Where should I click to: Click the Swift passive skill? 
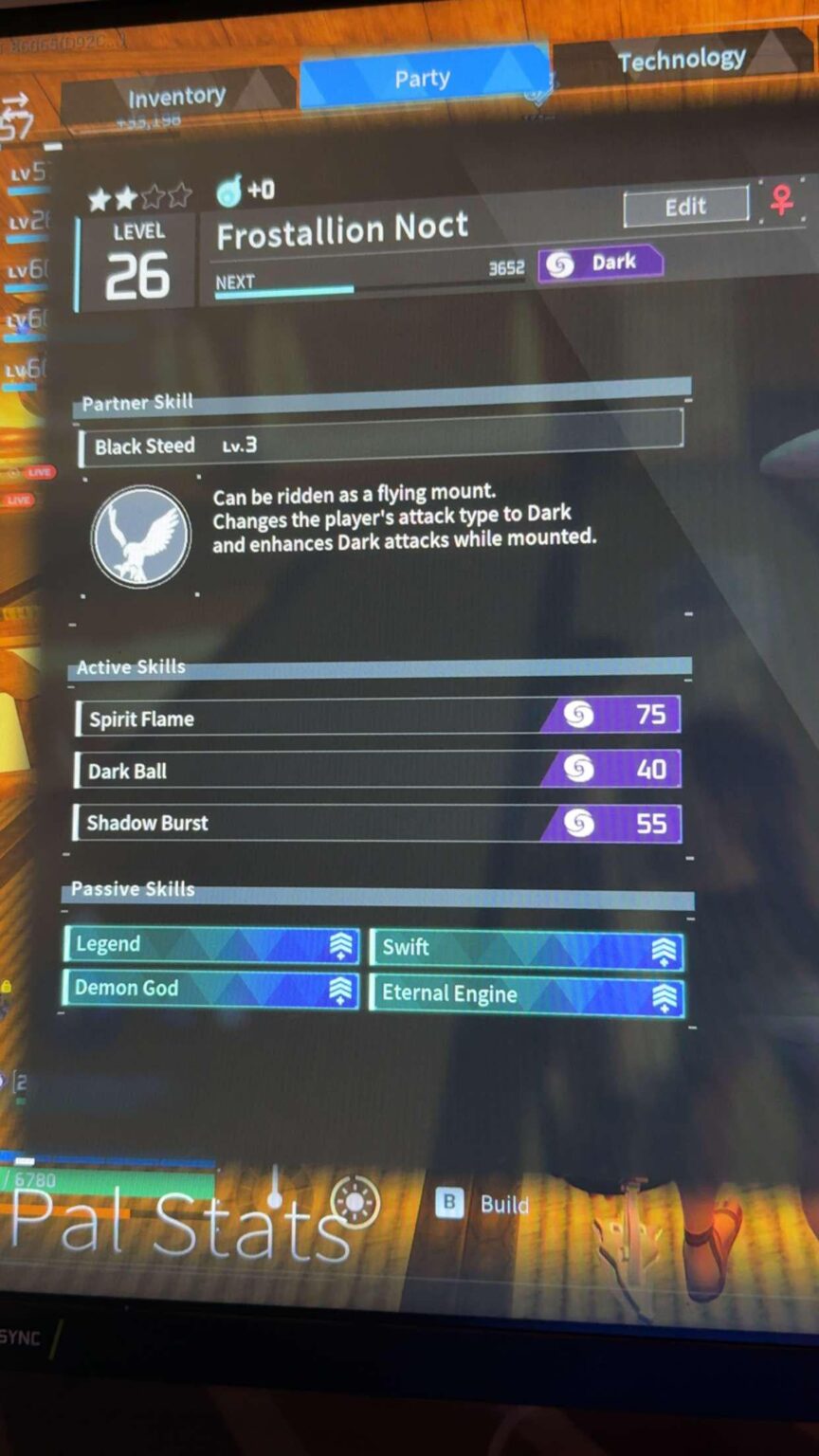[x=526, y=948]
